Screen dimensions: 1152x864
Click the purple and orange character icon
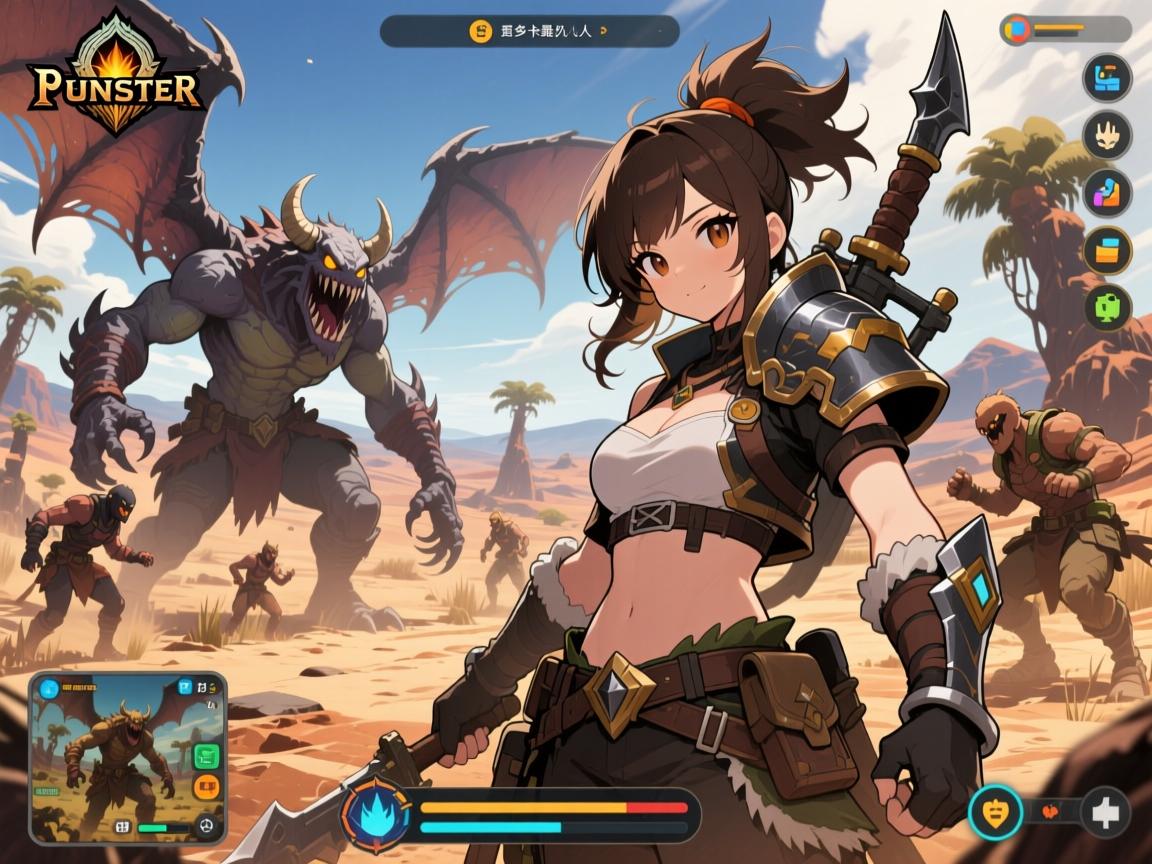1107,192
